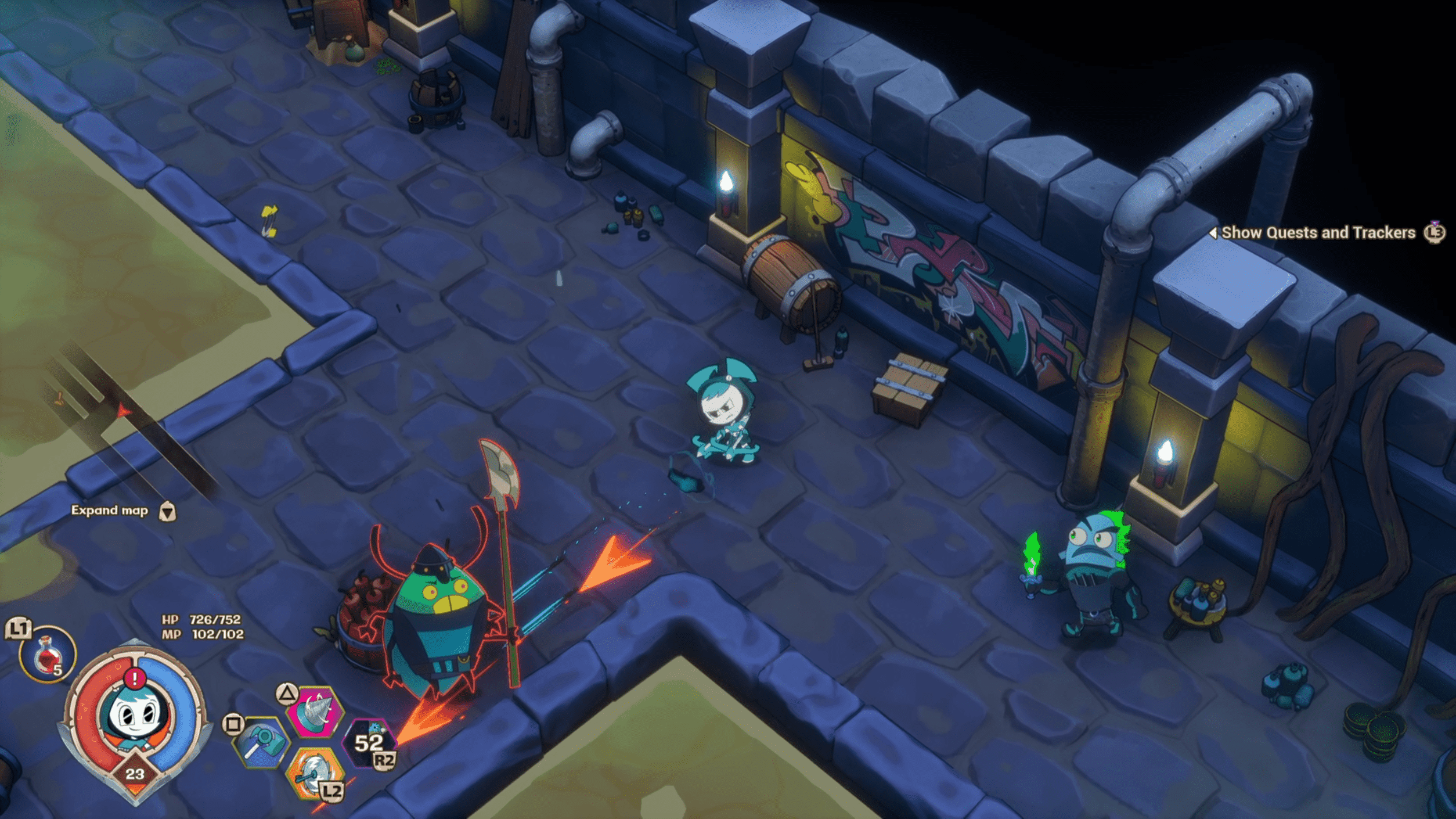
Task: Use the red health potion
Action: pos(48,655)
